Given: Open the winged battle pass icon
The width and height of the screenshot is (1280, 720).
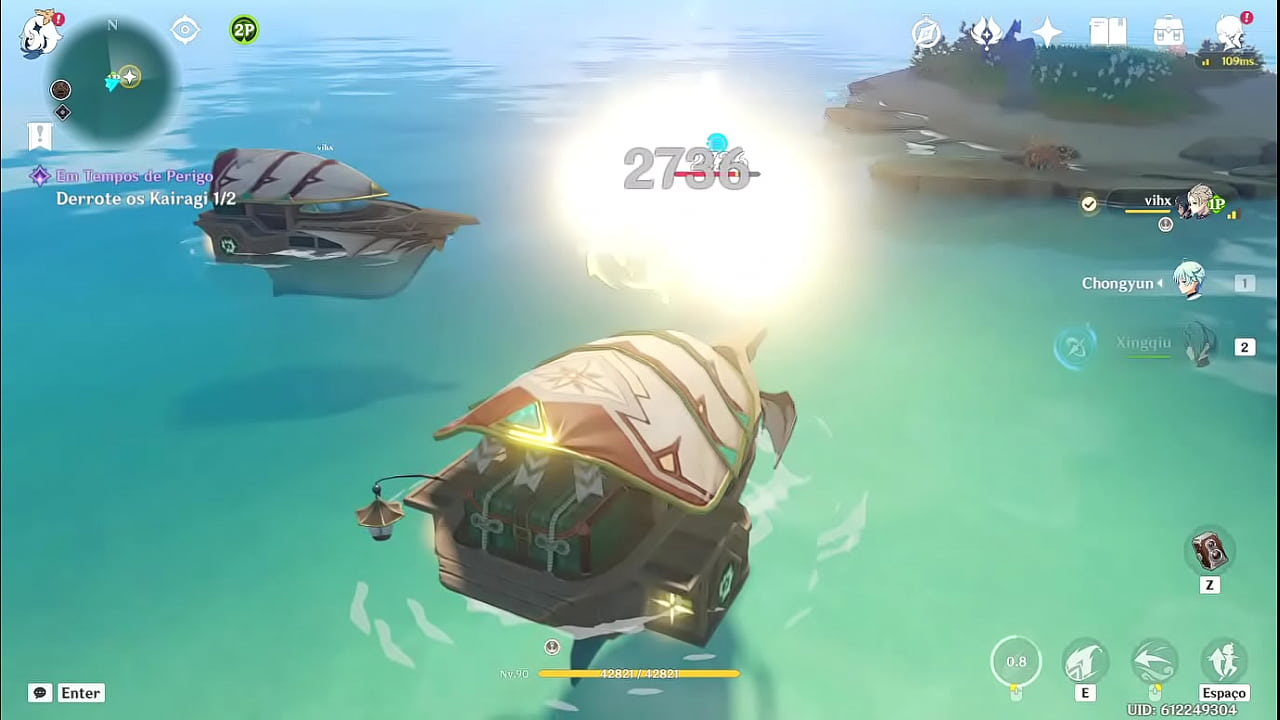Looking at the screenshot, I should [987, 33].
